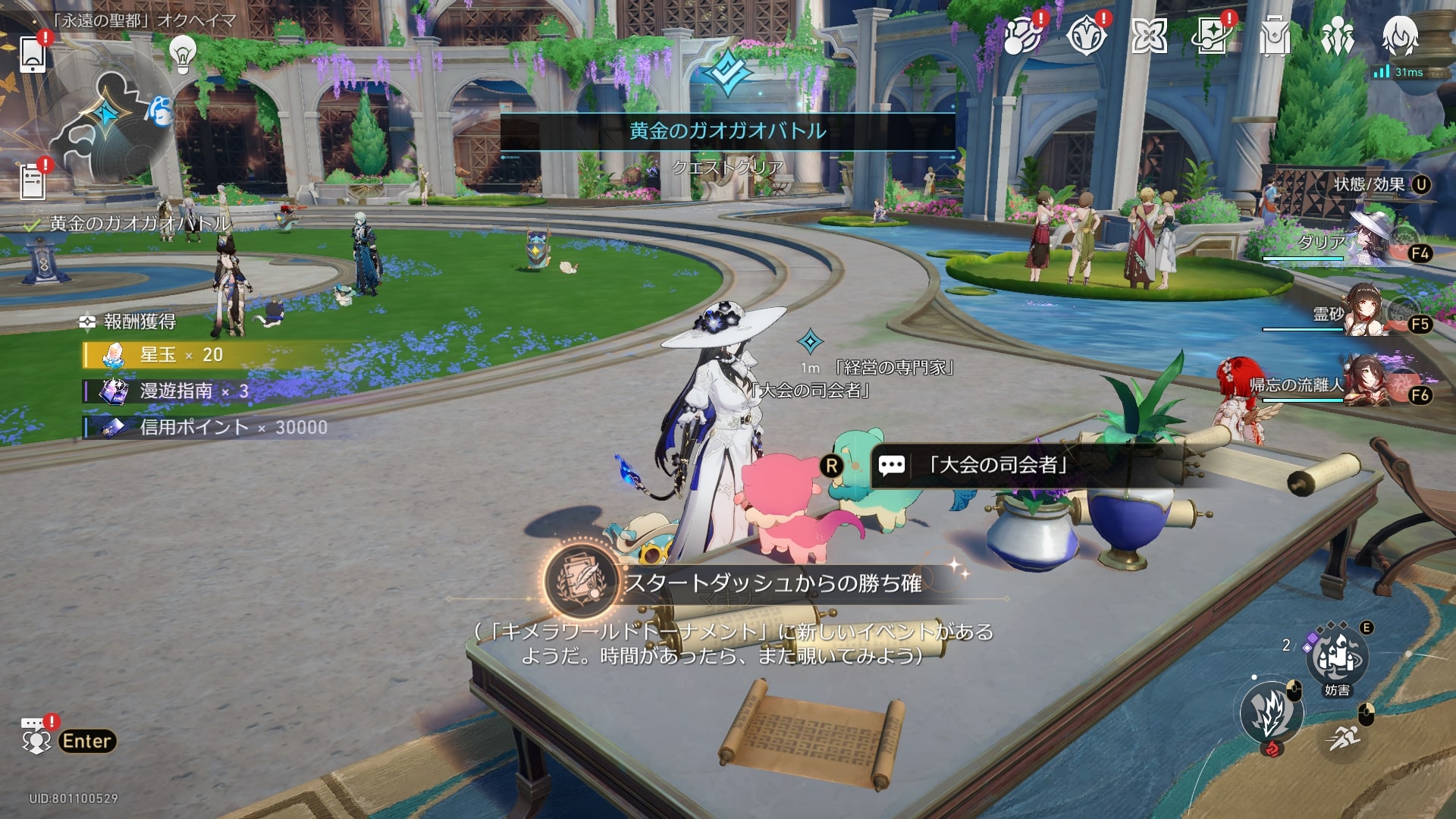
Task: Open the team setup people icon
Action: tap(1337, 36)
